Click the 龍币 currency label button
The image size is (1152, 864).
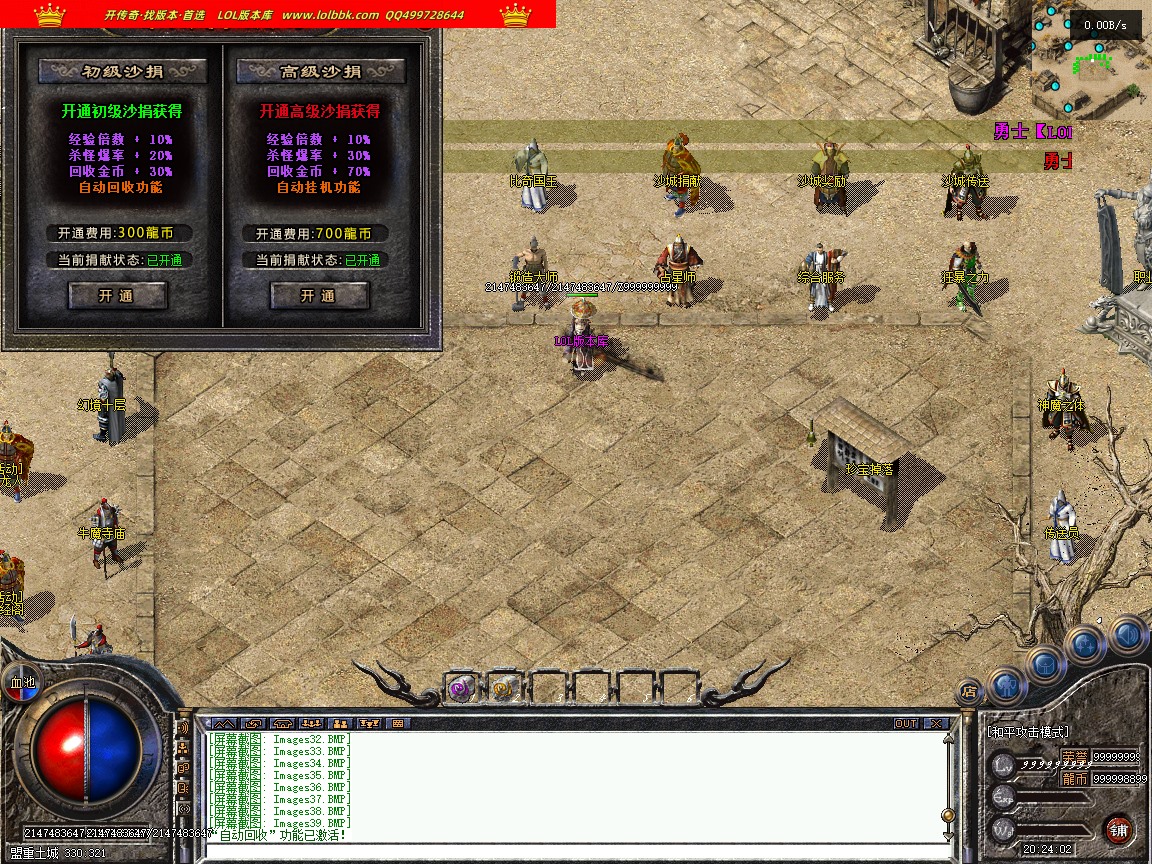point(1074,779)
